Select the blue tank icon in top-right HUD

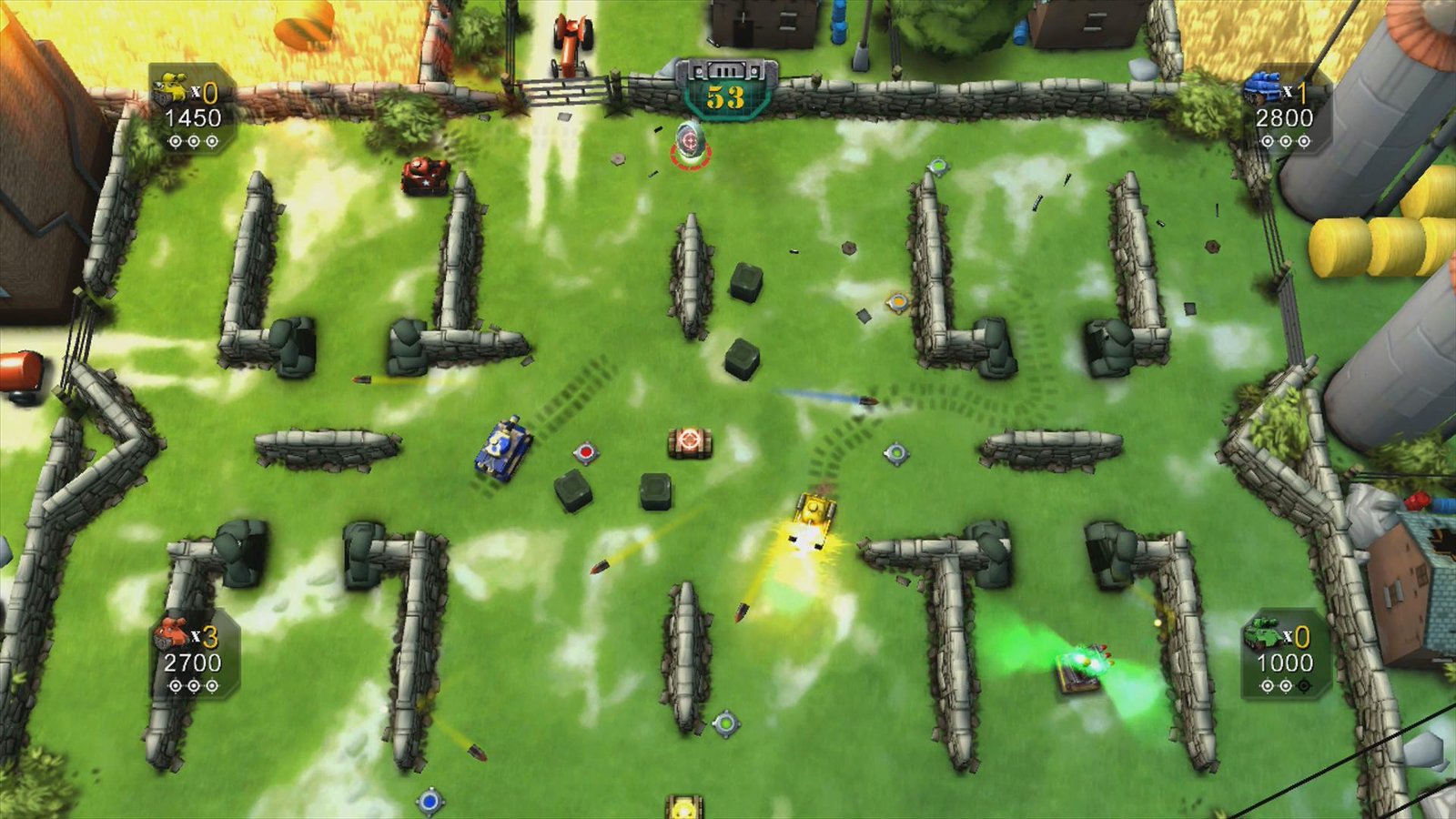tap(1262, 88)
